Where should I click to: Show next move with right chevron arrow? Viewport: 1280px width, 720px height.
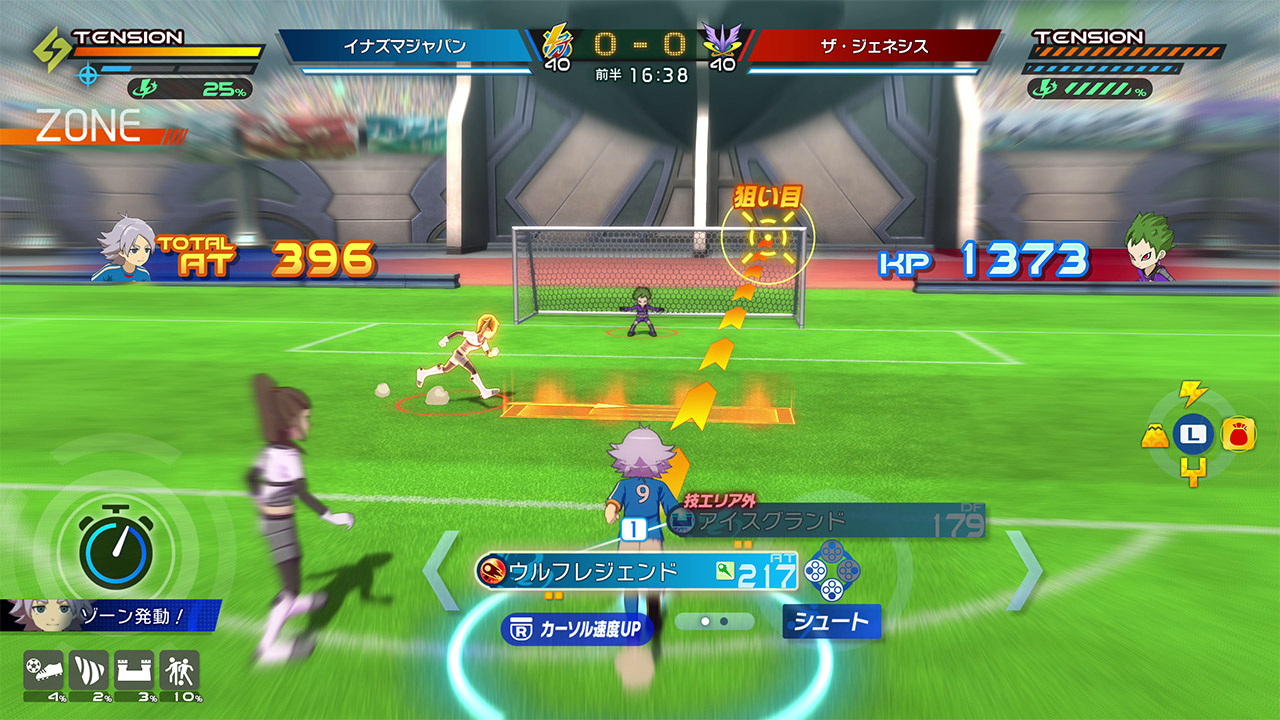(1024, 570)
